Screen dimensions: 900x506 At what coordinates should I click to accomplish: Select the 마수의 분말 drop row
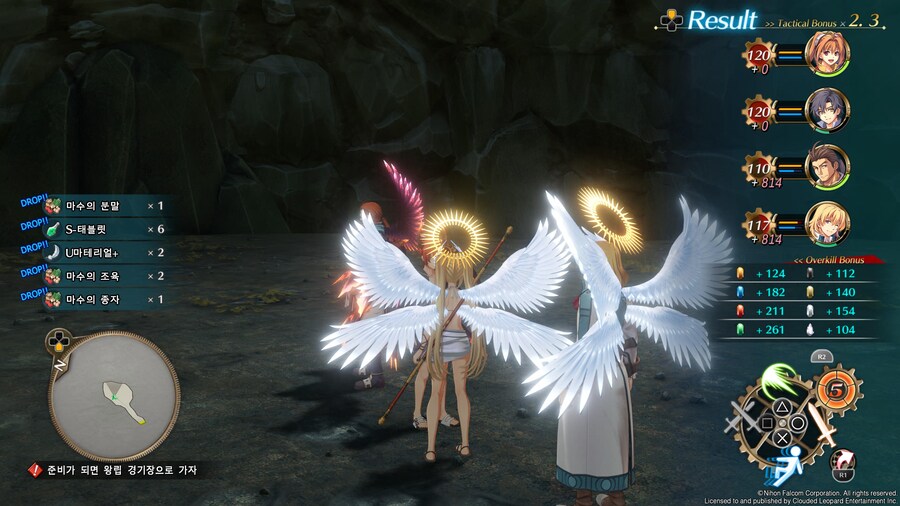100,207
